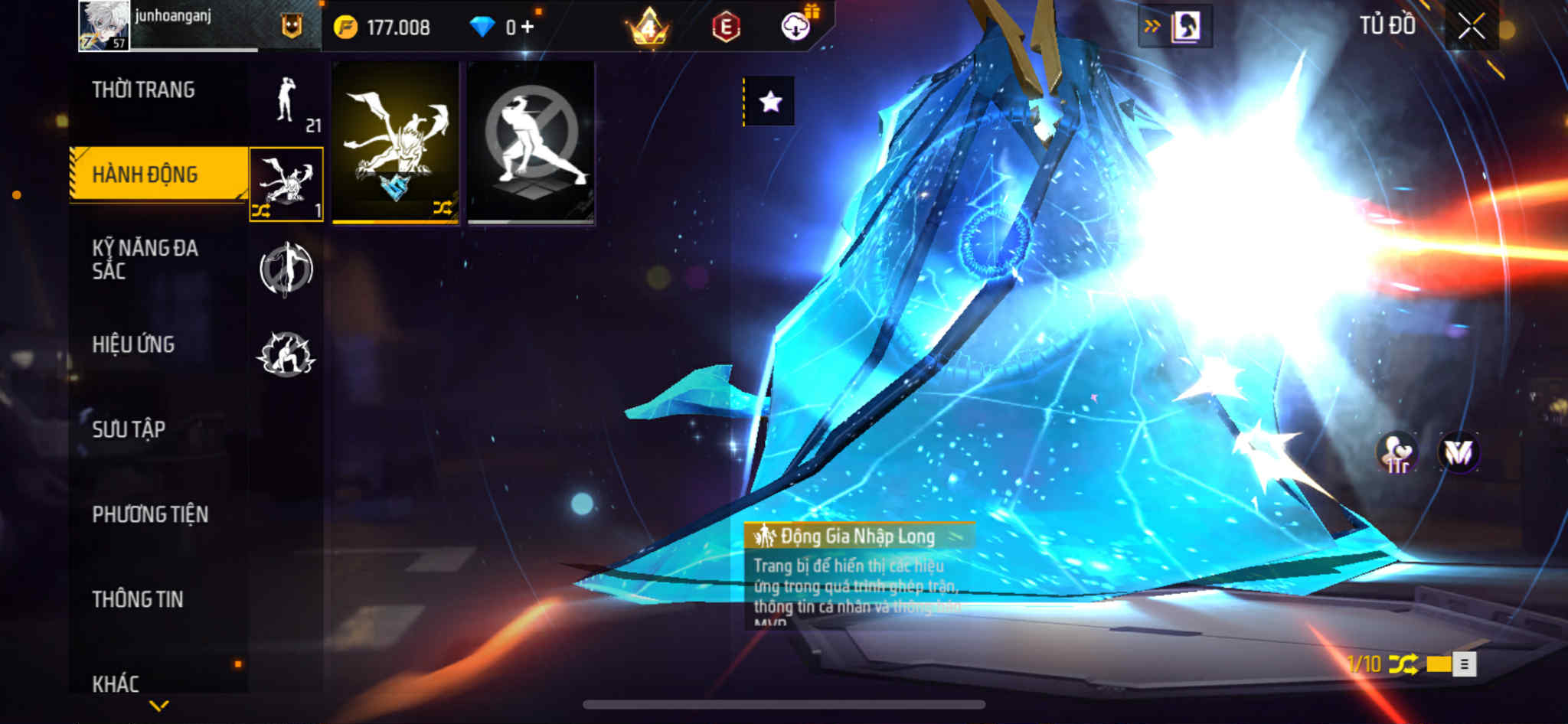Select the Hành Động category
Screen dimensions: 1568x724
click(x=145, y=174)
